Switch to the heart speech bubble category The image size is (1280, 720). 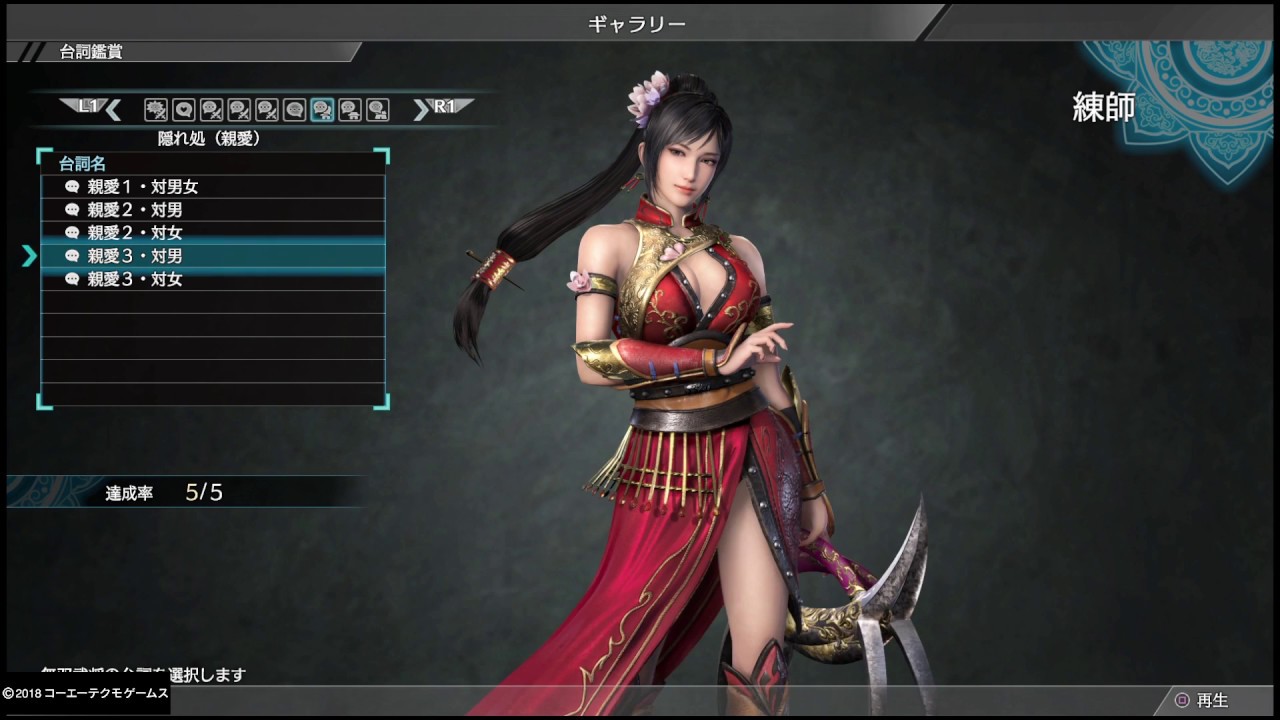click(x=183, y=110)
